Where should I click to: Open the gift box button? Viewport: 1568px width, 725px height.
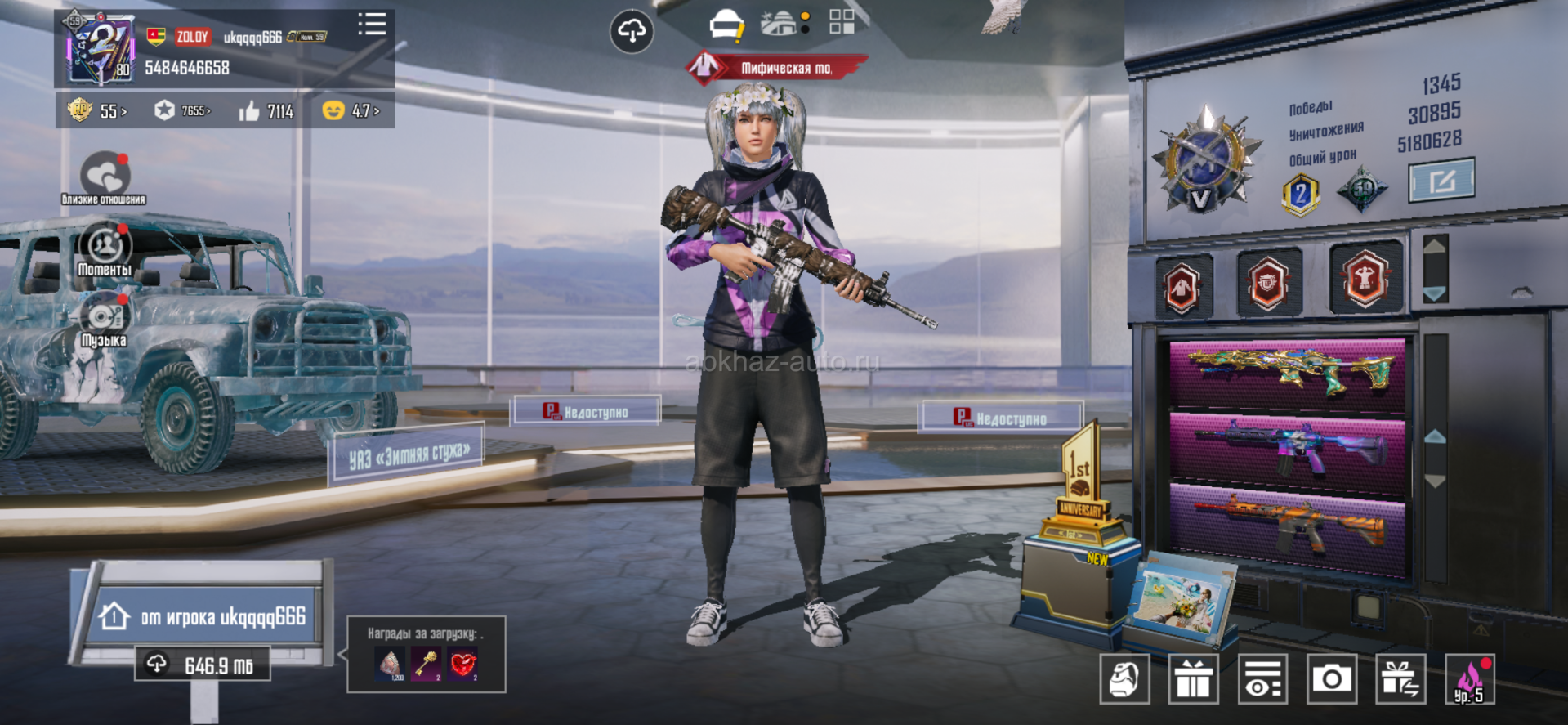(1193, 678)
